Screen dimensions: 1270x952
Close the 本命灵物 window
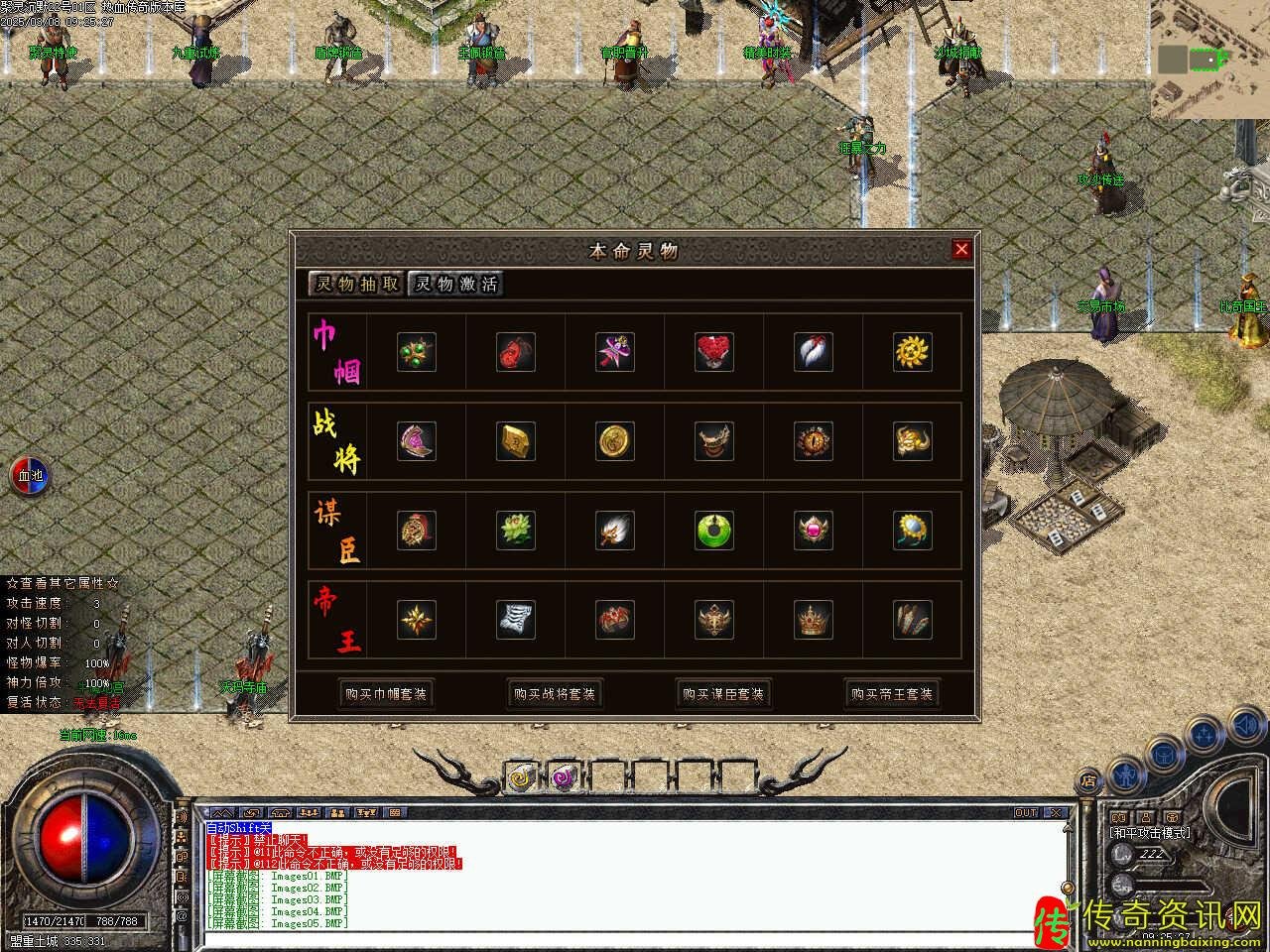click(960, 250)
